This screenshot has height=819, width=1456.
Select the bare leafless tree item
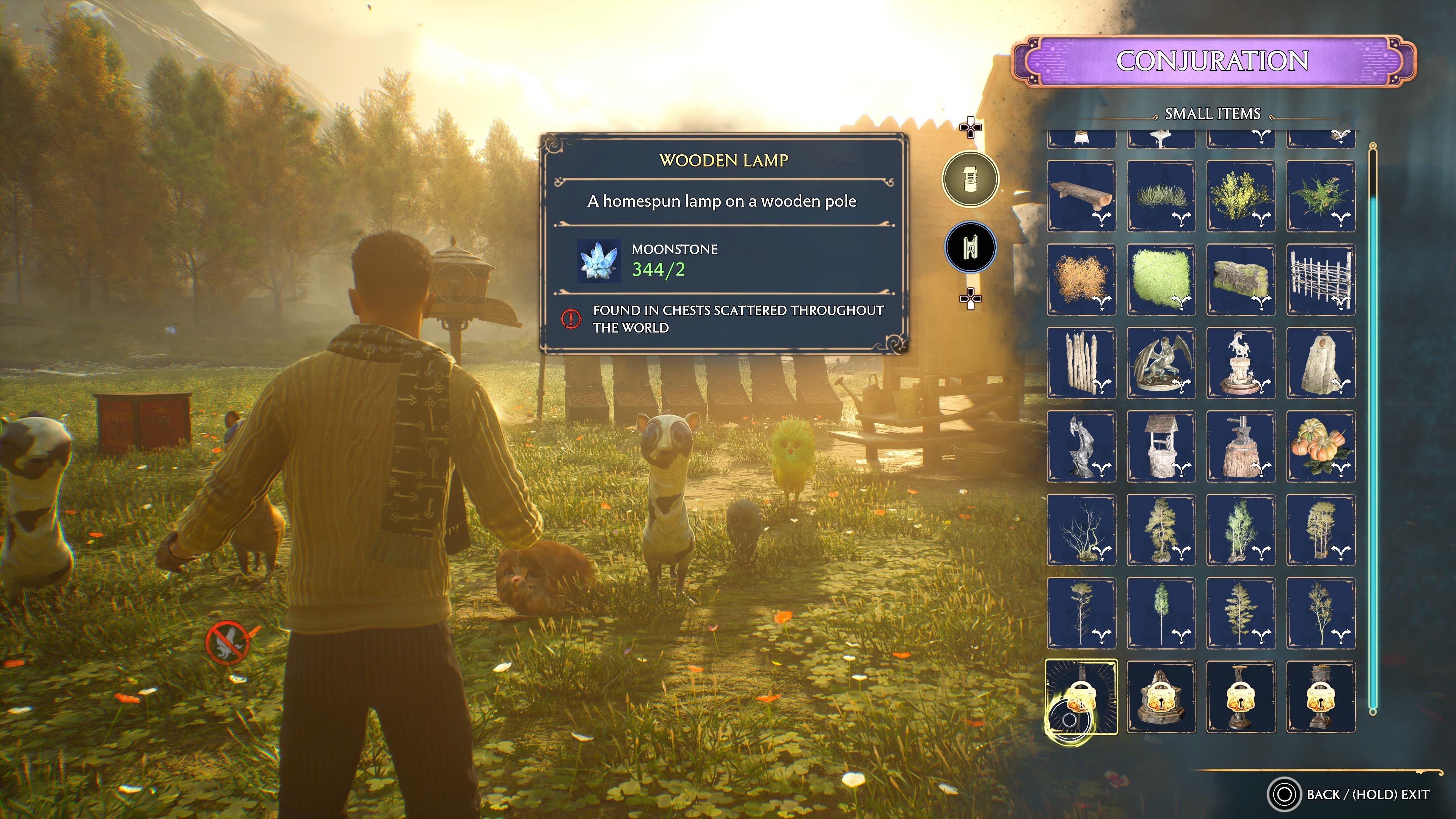(1081, 530)
